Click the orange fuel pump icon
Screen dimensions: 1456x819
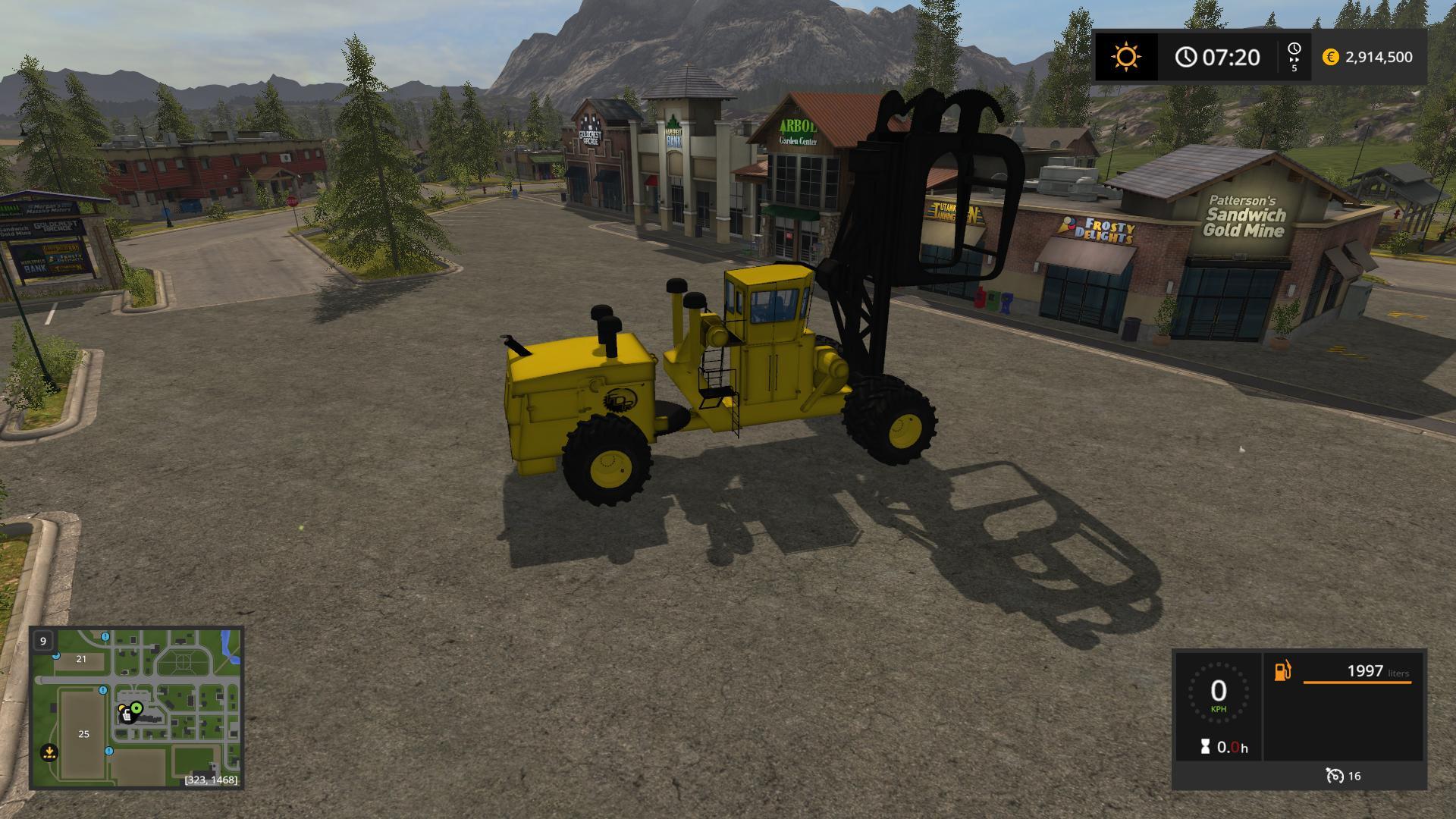click(1282, 671)
